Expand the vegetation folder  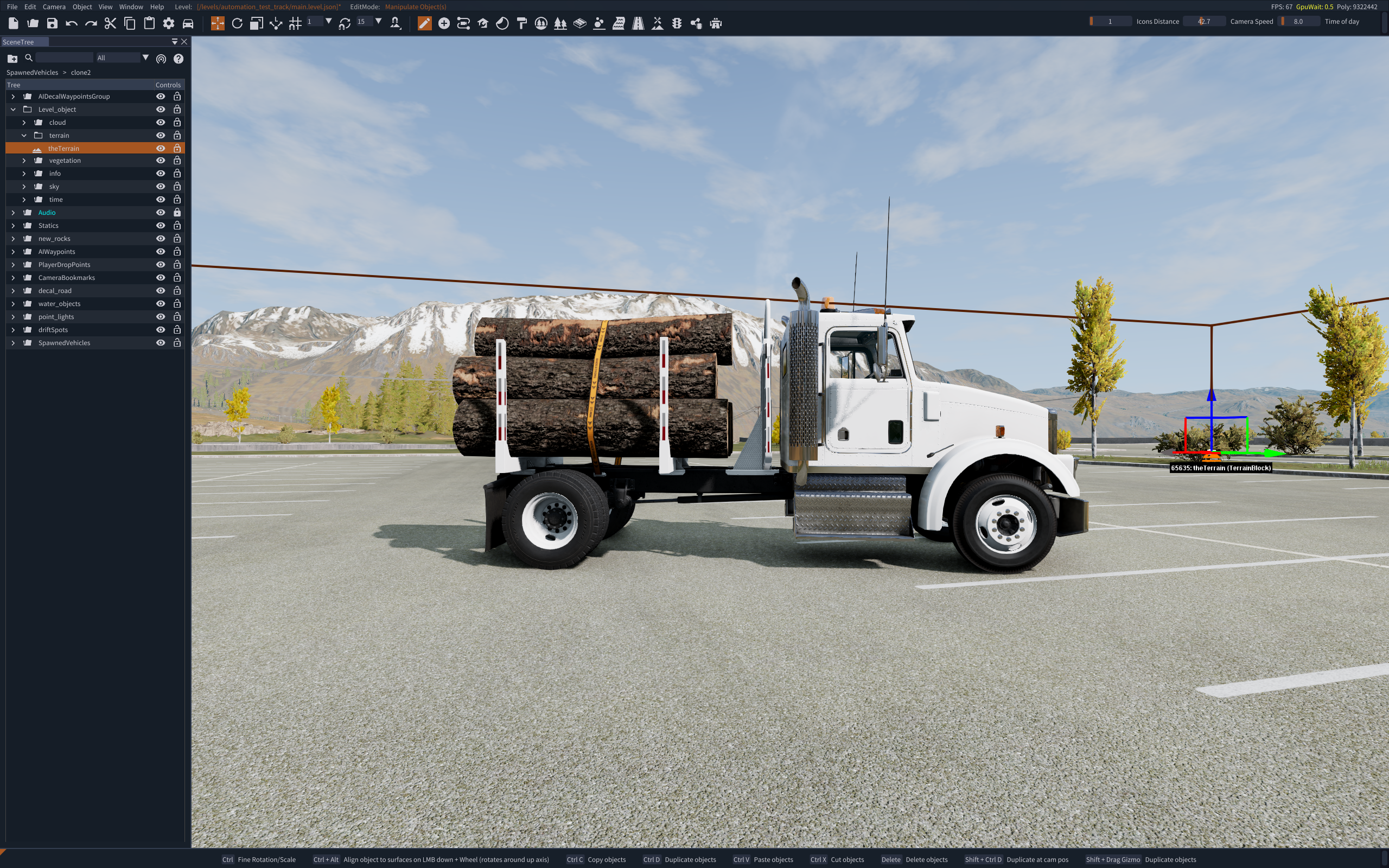click(x=24, y=161)
